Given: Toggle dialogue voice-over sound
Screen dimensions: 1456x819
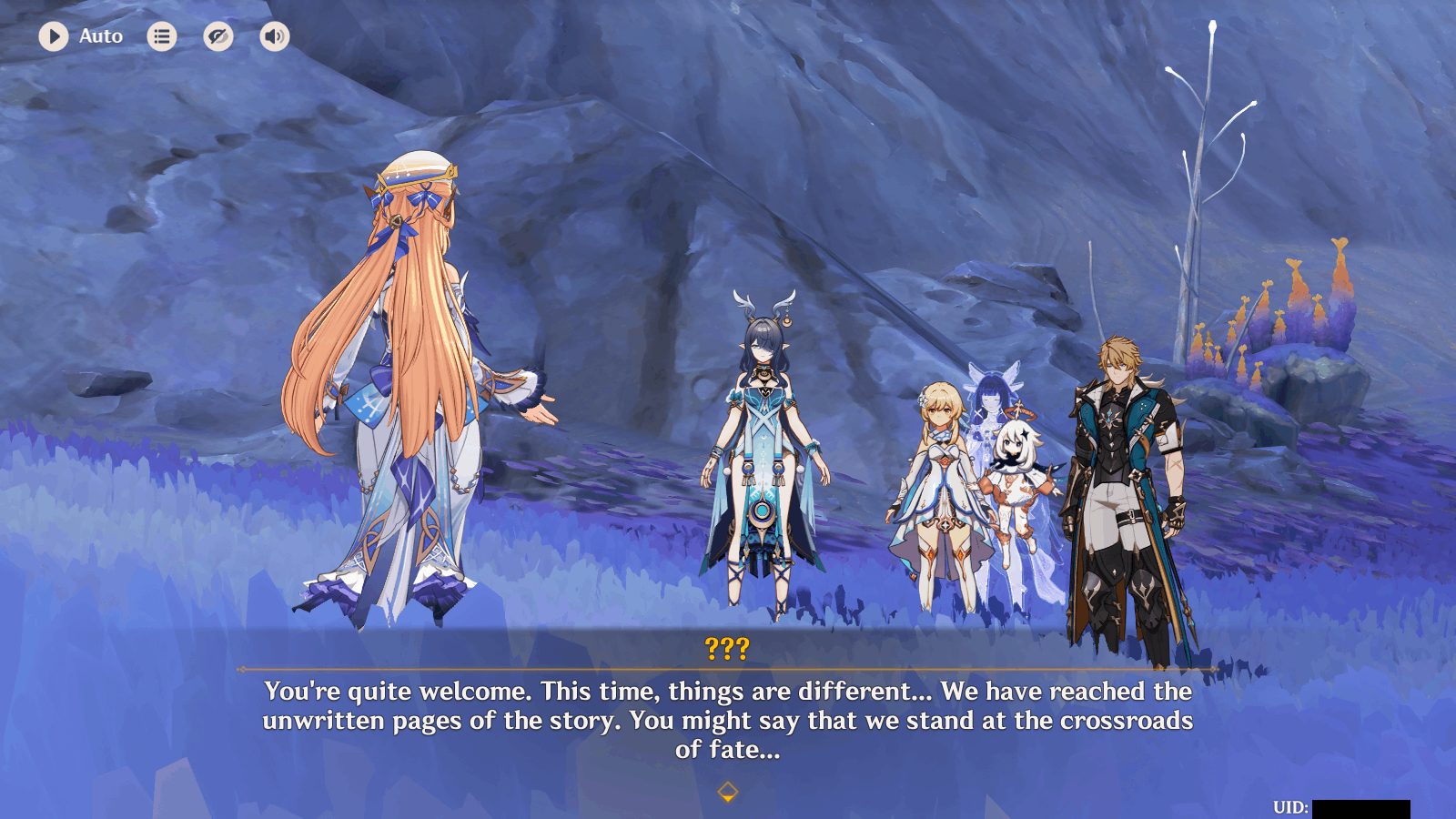Looking at the screenshot, I should point(274,36).
